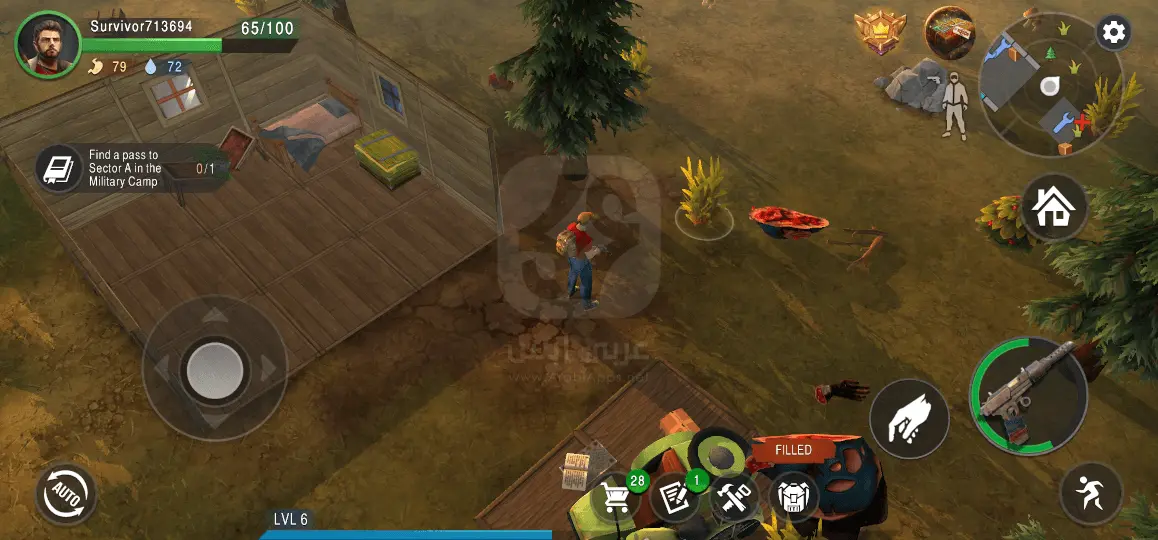
Task: Open the shopping cart store
Action: [615, 497]
